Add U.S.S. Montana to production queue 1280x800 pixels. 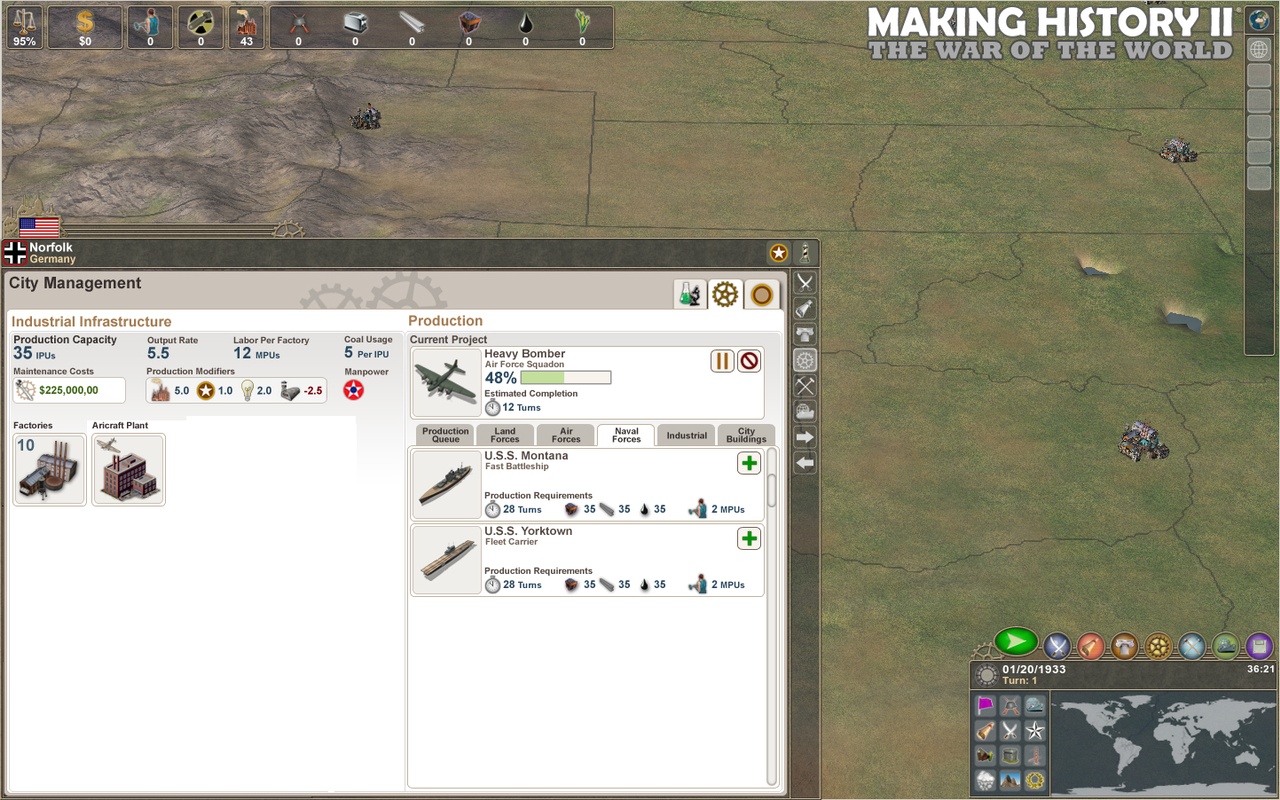coord(749,463)
